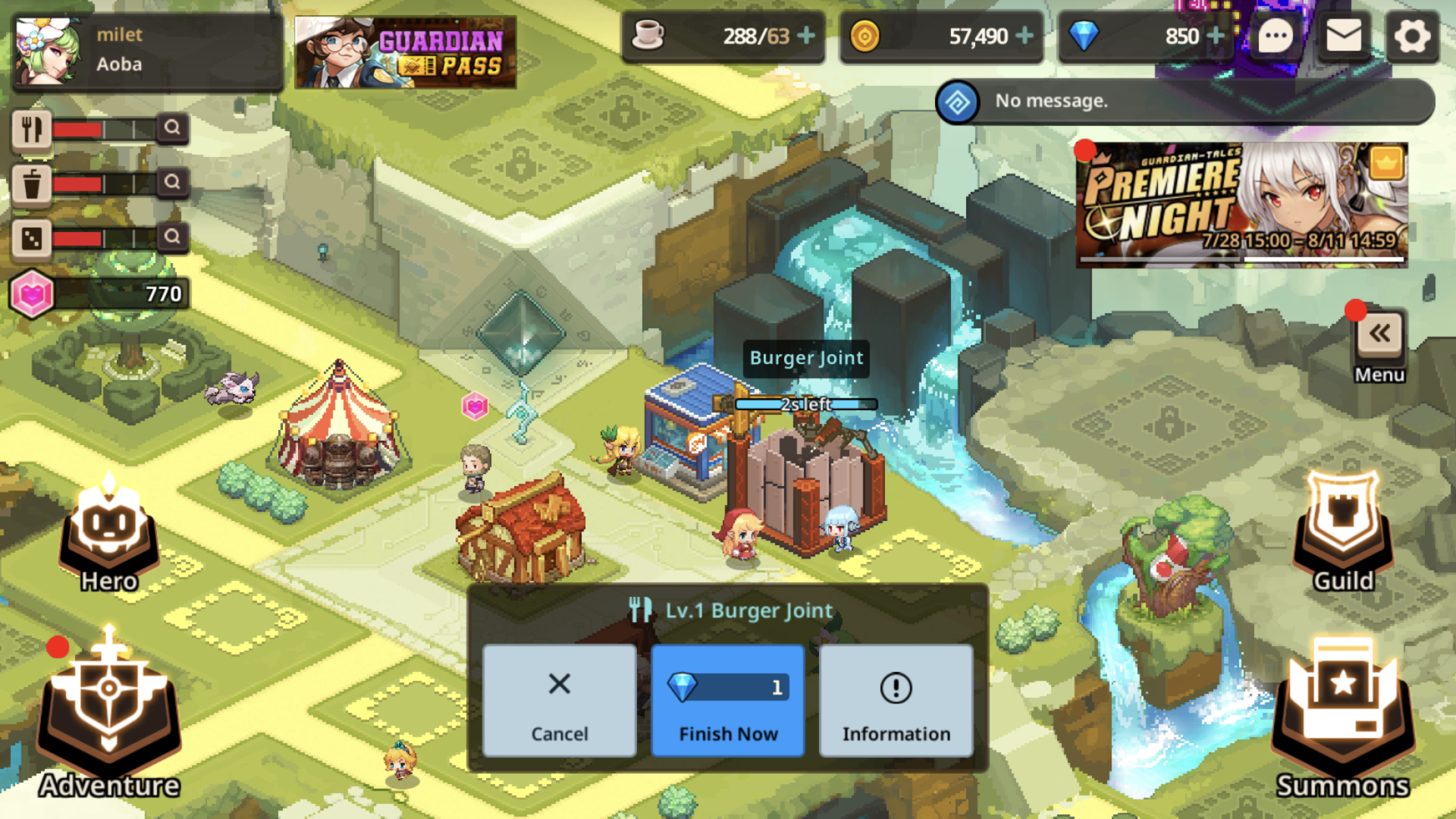Image resolution: width=1456 pixels, height=819 pixels.
Task: Check the mail inbox
Action: pos(1344,36)
